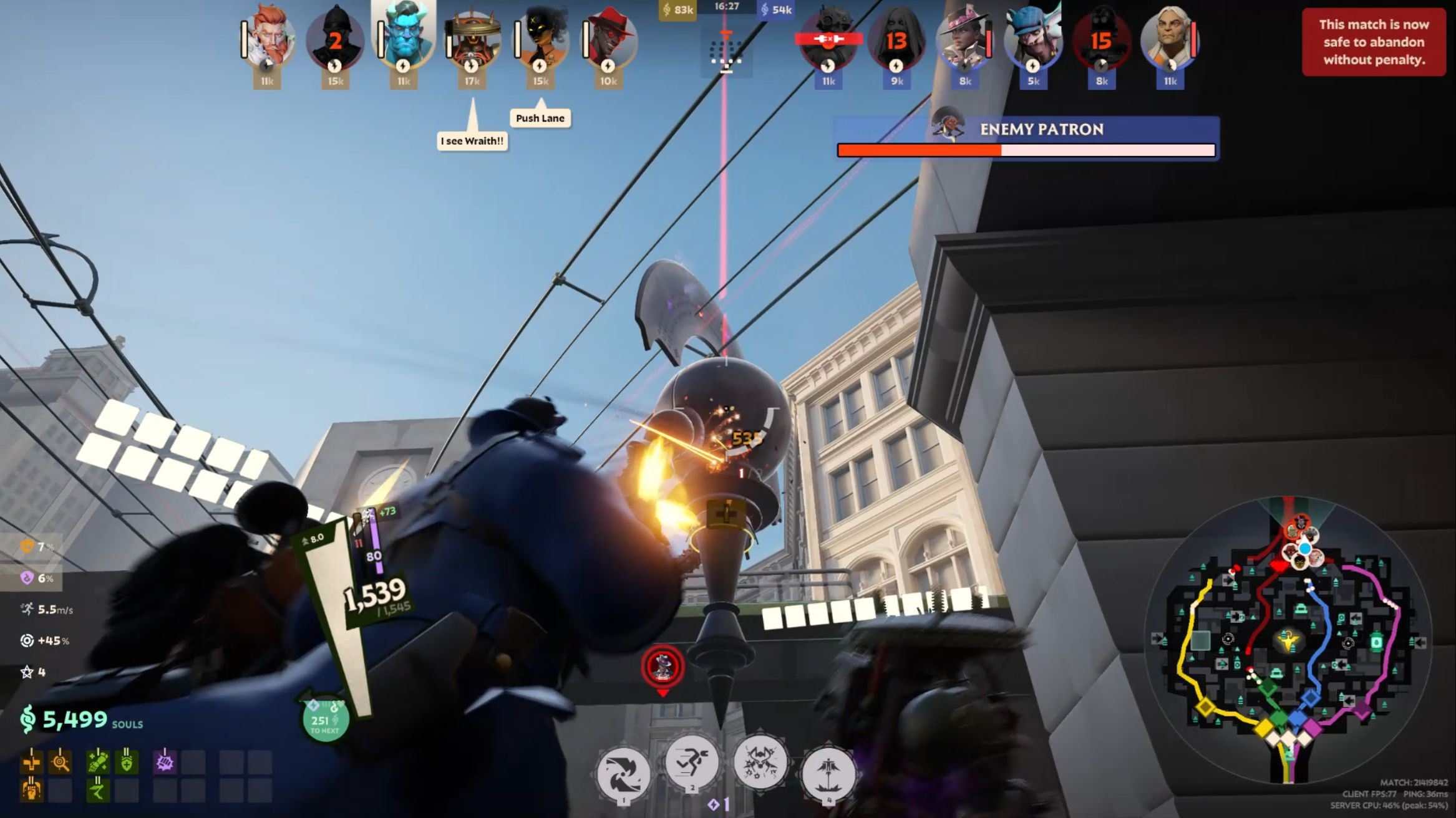Select the blue horned hero portrait
The image size is (1456, 818).
pos(404,36)
